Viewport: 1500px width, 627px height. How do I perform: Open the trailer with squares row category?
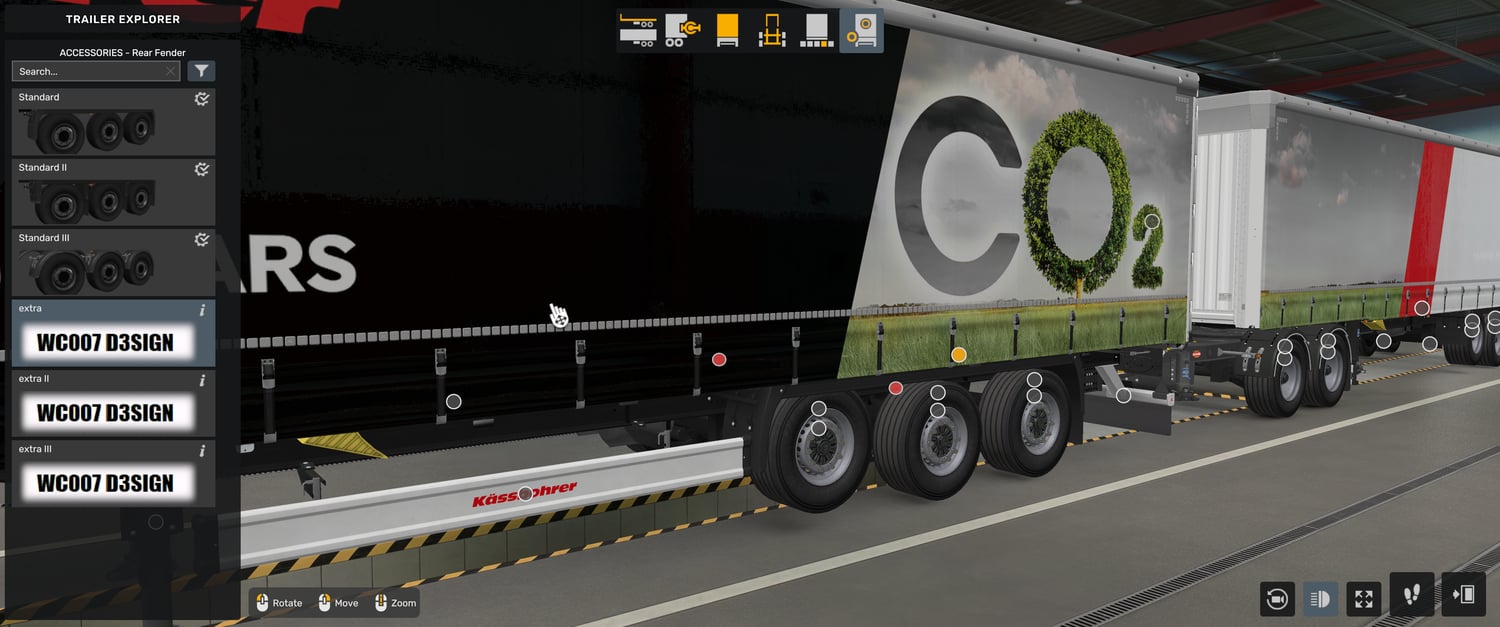click(816, 30)
